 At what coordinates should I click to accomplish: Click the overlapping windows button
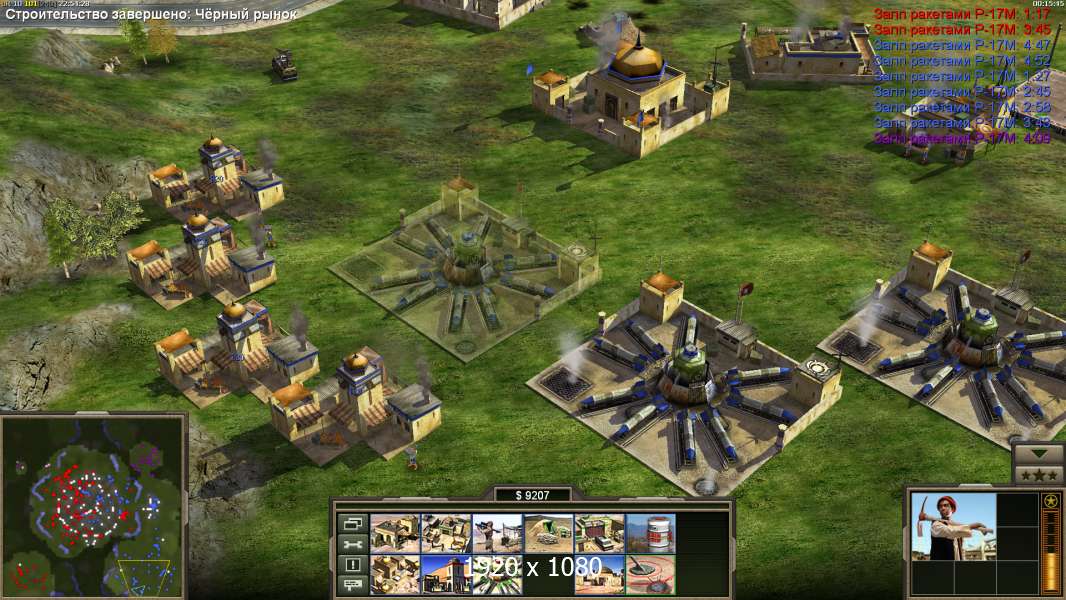[x=352, y=523]
